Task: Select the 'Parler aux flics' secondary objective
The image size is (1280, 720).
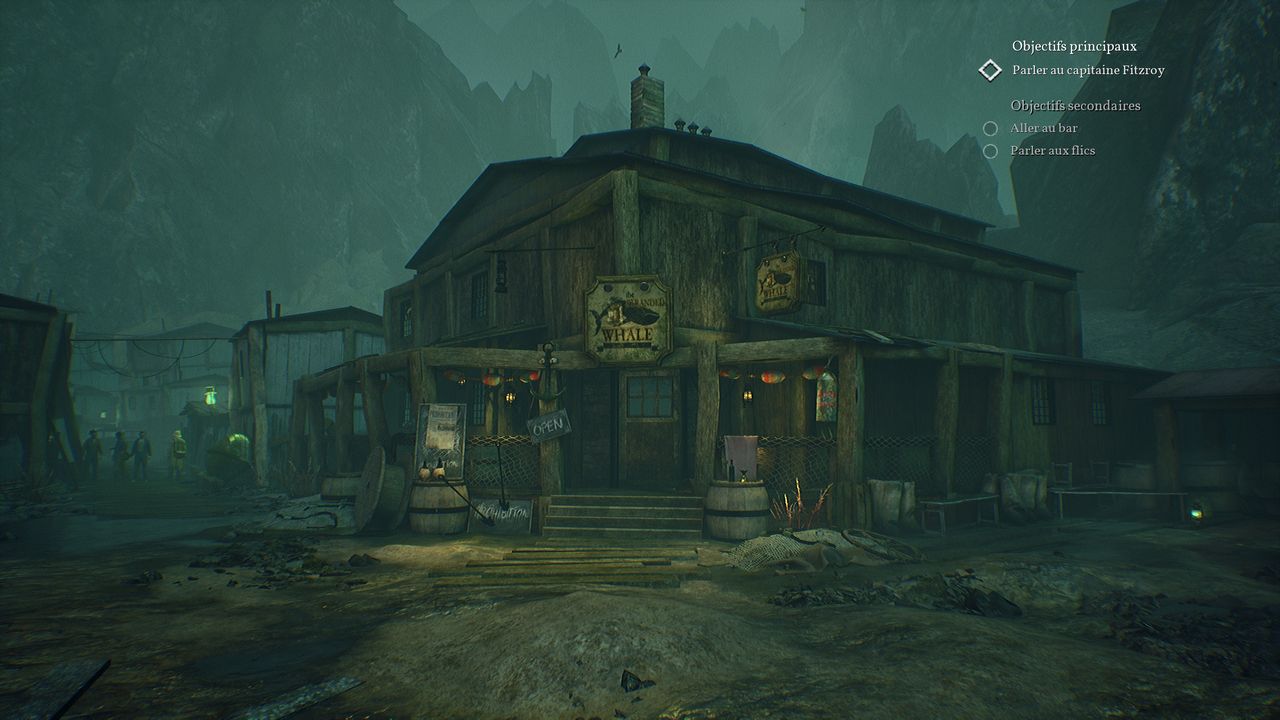Action: pos(1053,150)
